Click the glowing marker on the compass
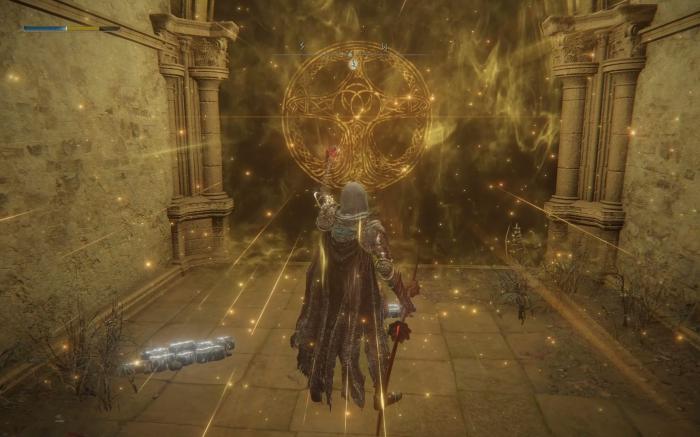The height and width of the screenshot is (437, 700). (353, 63)
